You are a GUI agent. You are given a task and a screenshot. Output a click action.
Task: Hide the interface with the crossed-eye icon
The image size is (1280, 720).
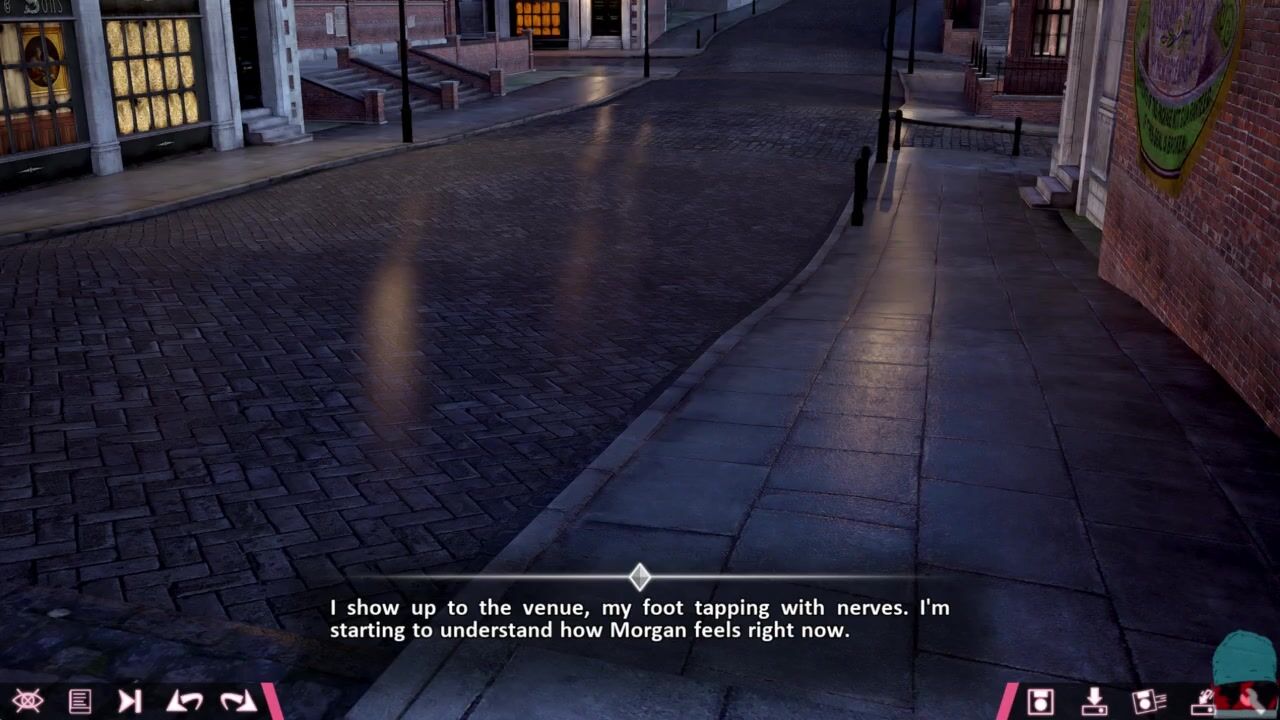[27, 701]
